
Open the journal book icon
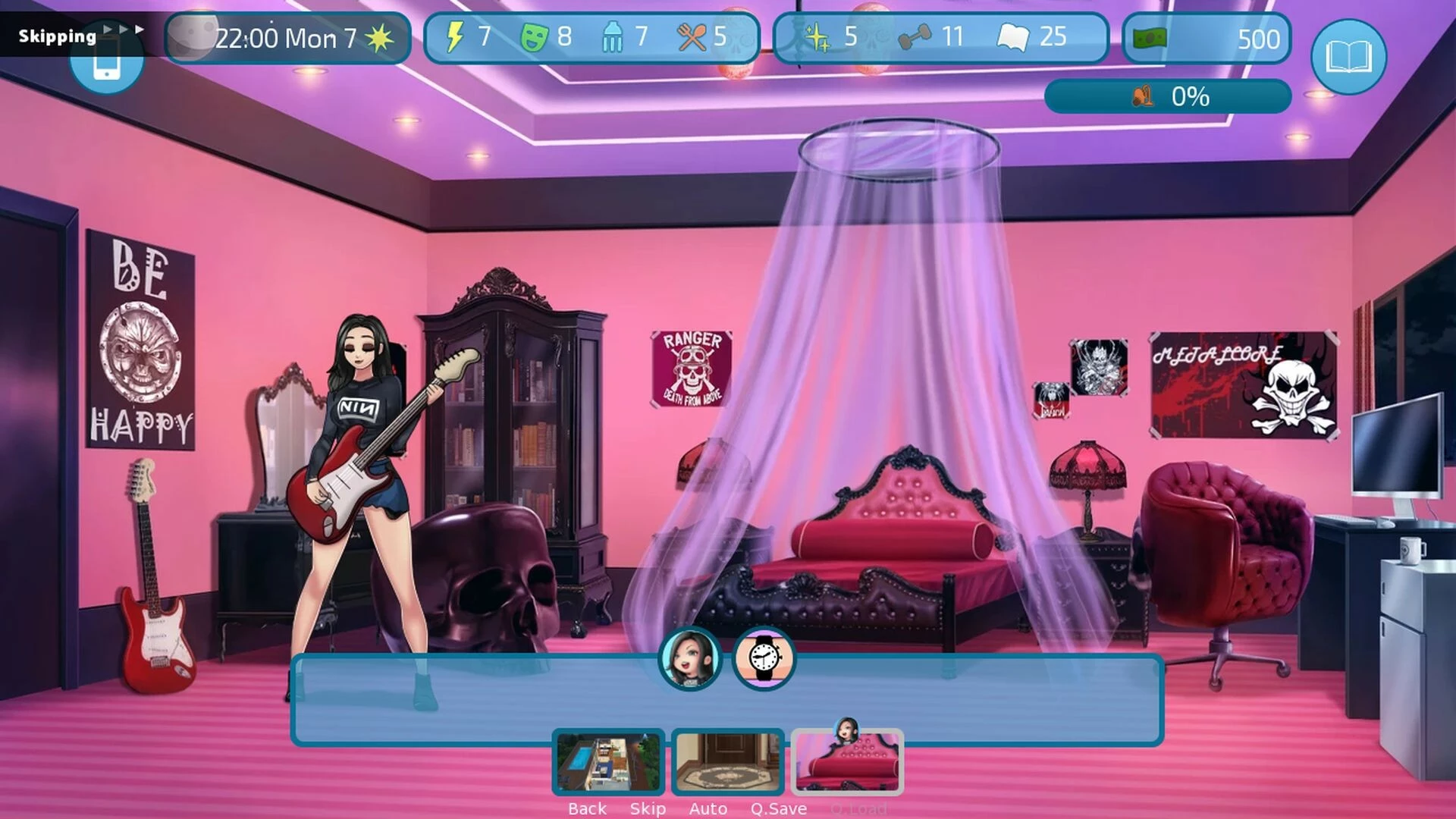1348,57
